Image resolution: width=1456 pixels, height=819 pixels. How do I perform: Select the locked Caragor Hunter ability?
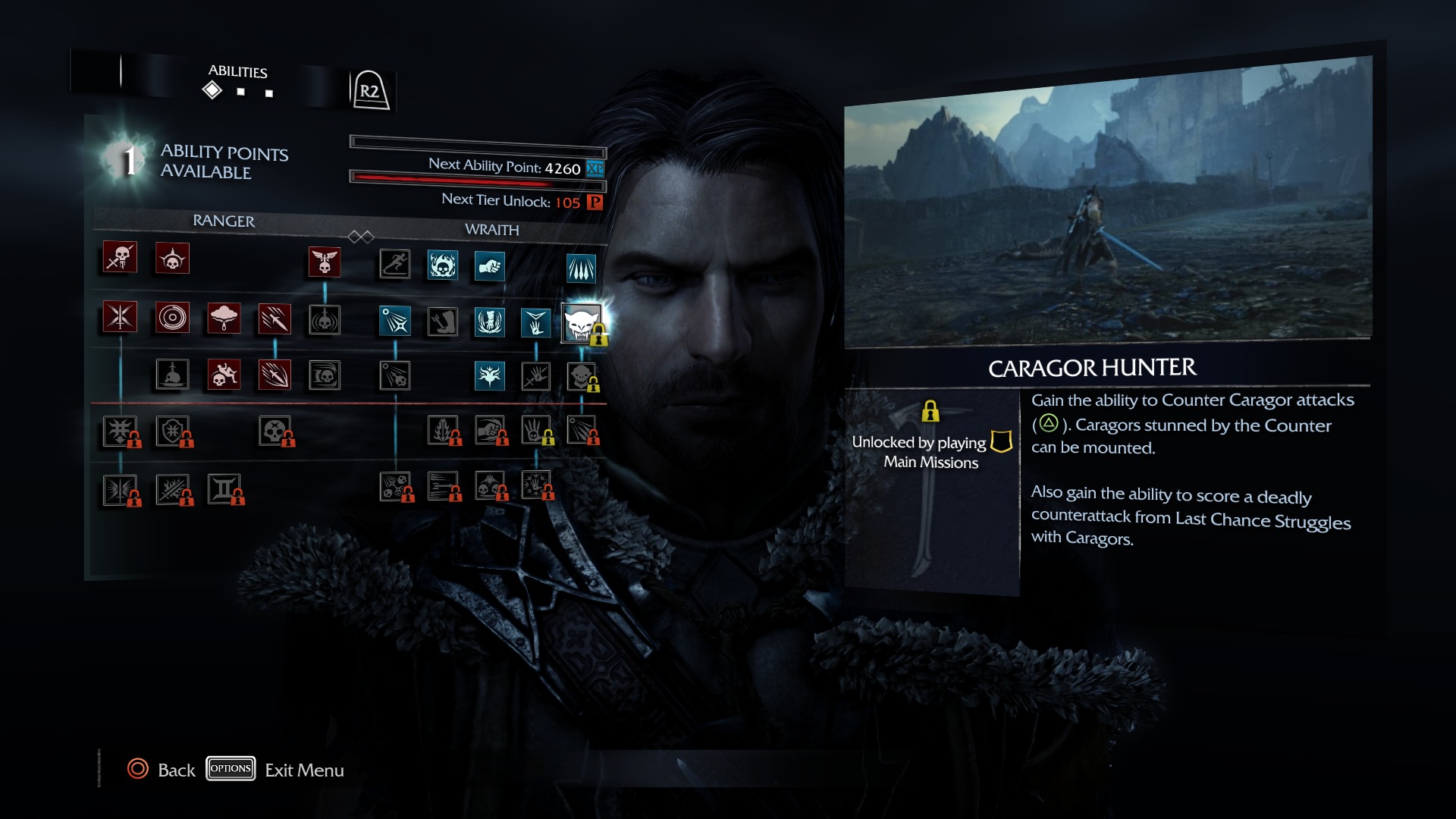point(582,324)
